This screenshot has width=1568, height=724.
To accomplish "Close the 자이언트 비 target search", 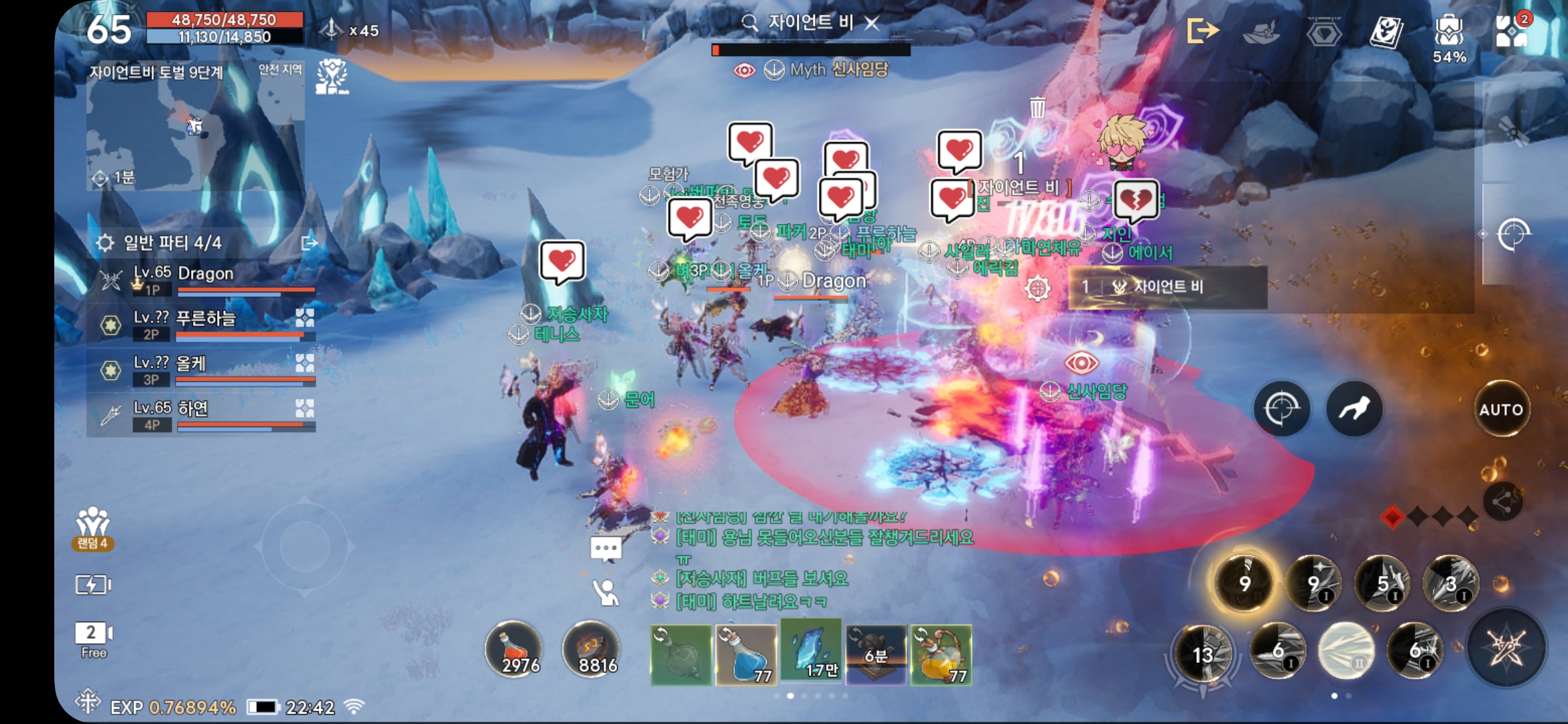I will point(872,23).
